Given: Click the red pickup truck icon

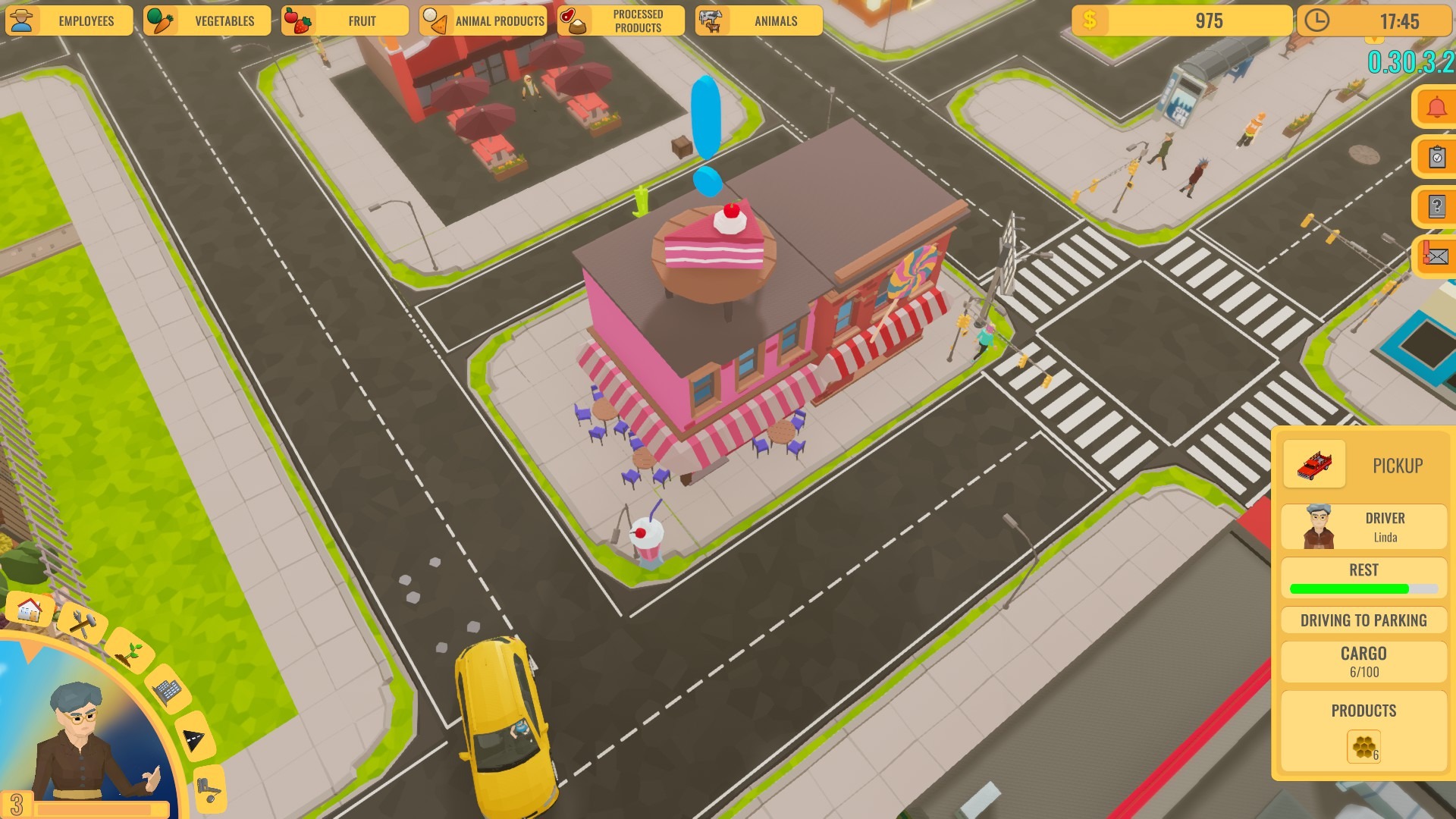Looking at the screenshot, I should (x=1314, y=464).
